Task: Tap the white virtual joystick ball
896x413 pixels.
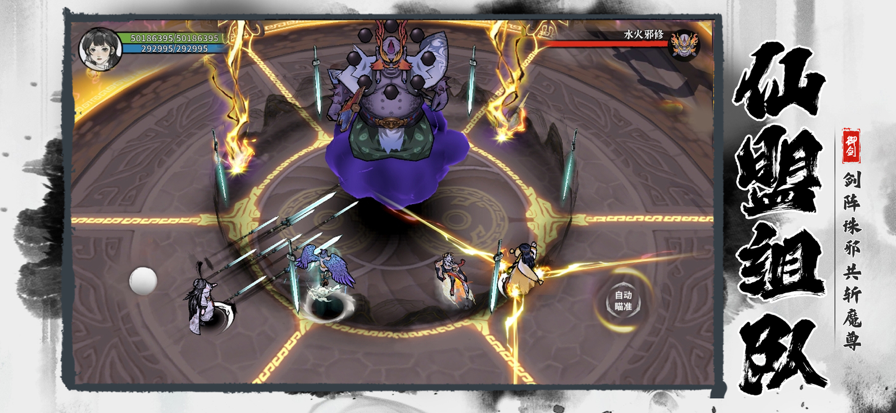Action: 143,281
